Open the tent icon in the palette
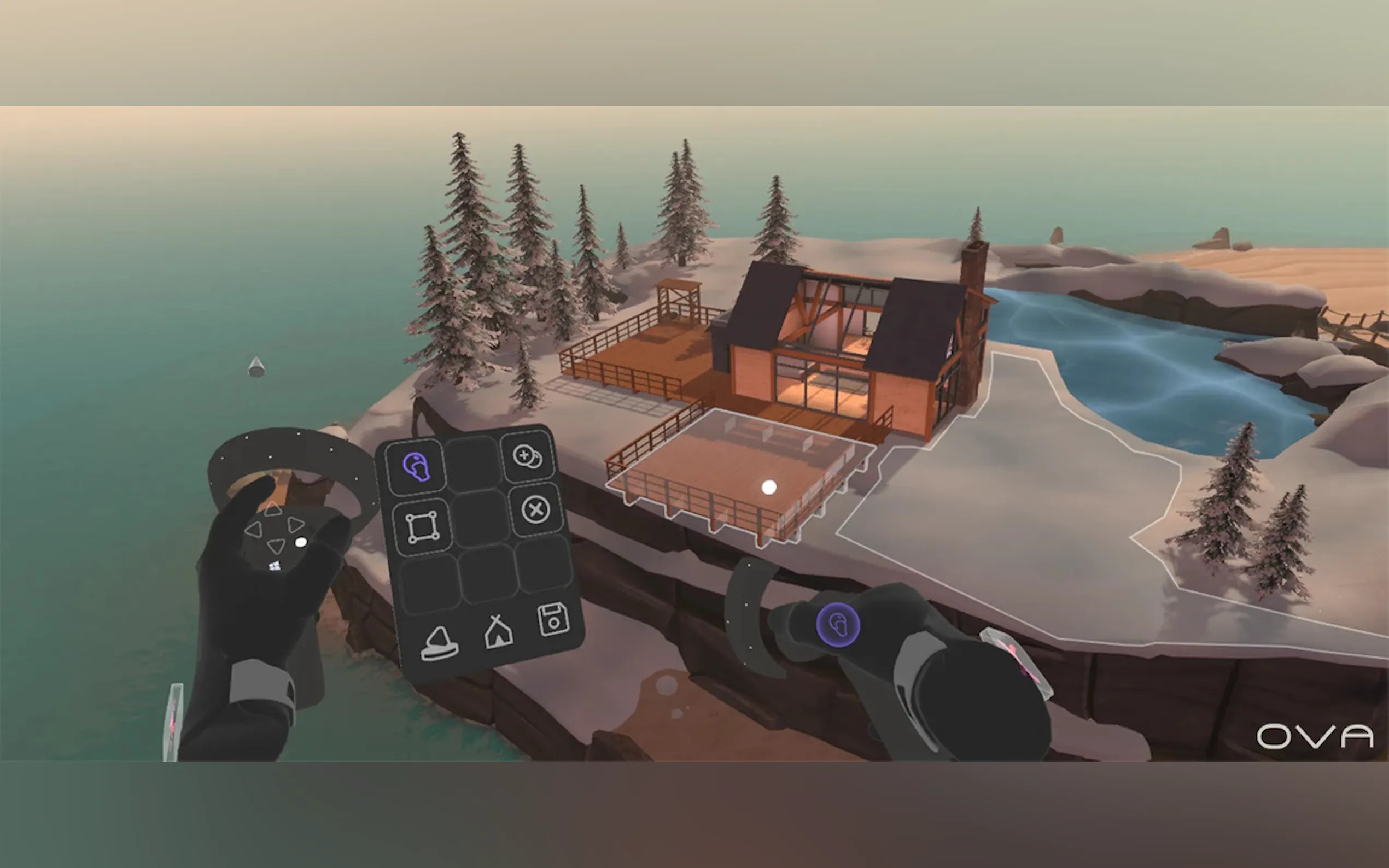The width and height of the screenshot is (1389, 868). [x=497, y=631]
